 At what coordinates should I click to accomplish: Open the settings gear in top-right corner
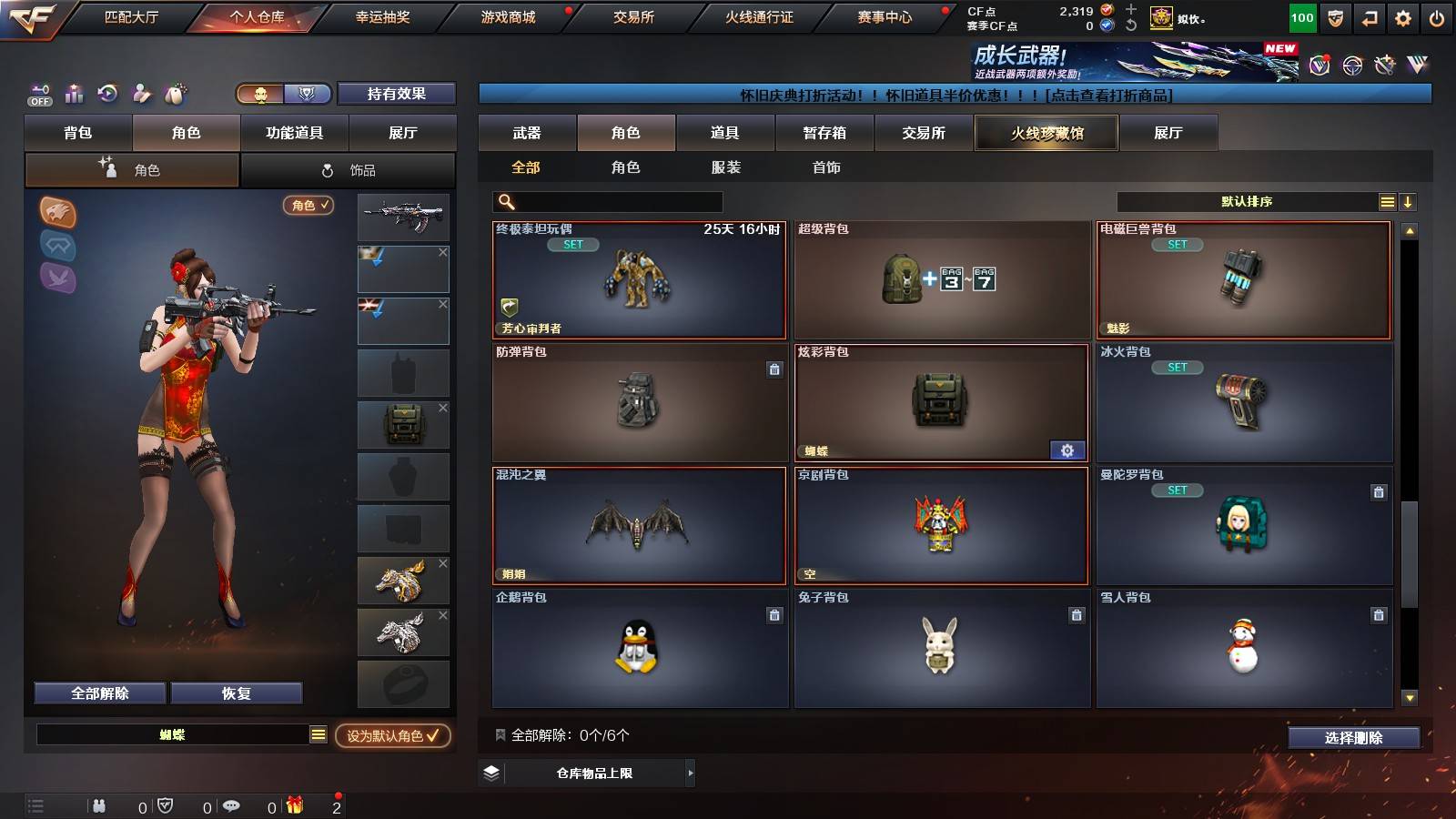pyautogui.click(x=1402, y=17)
